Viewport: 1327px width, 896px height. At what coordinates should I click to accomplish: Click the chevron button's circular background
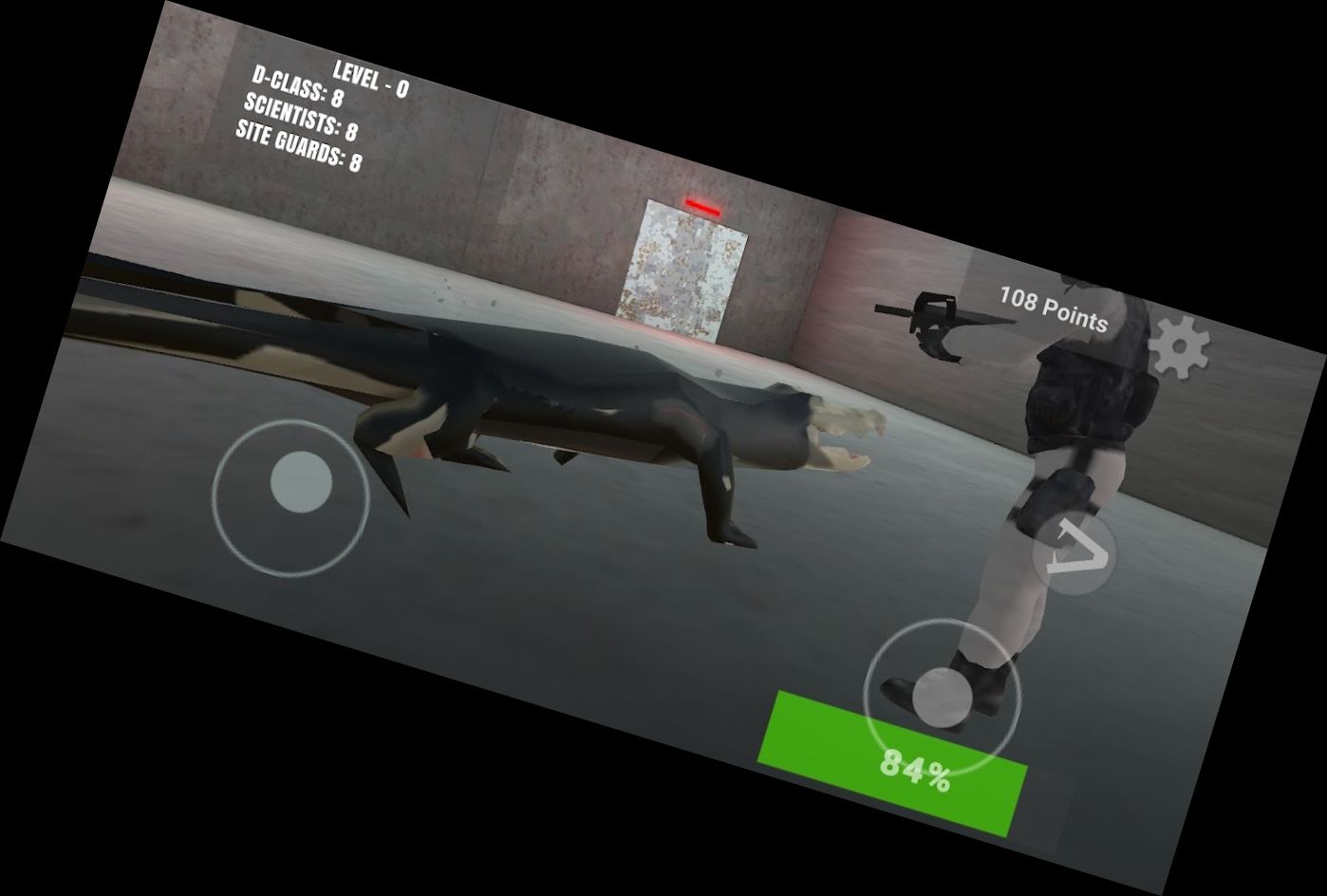[x=1073, y=551]
